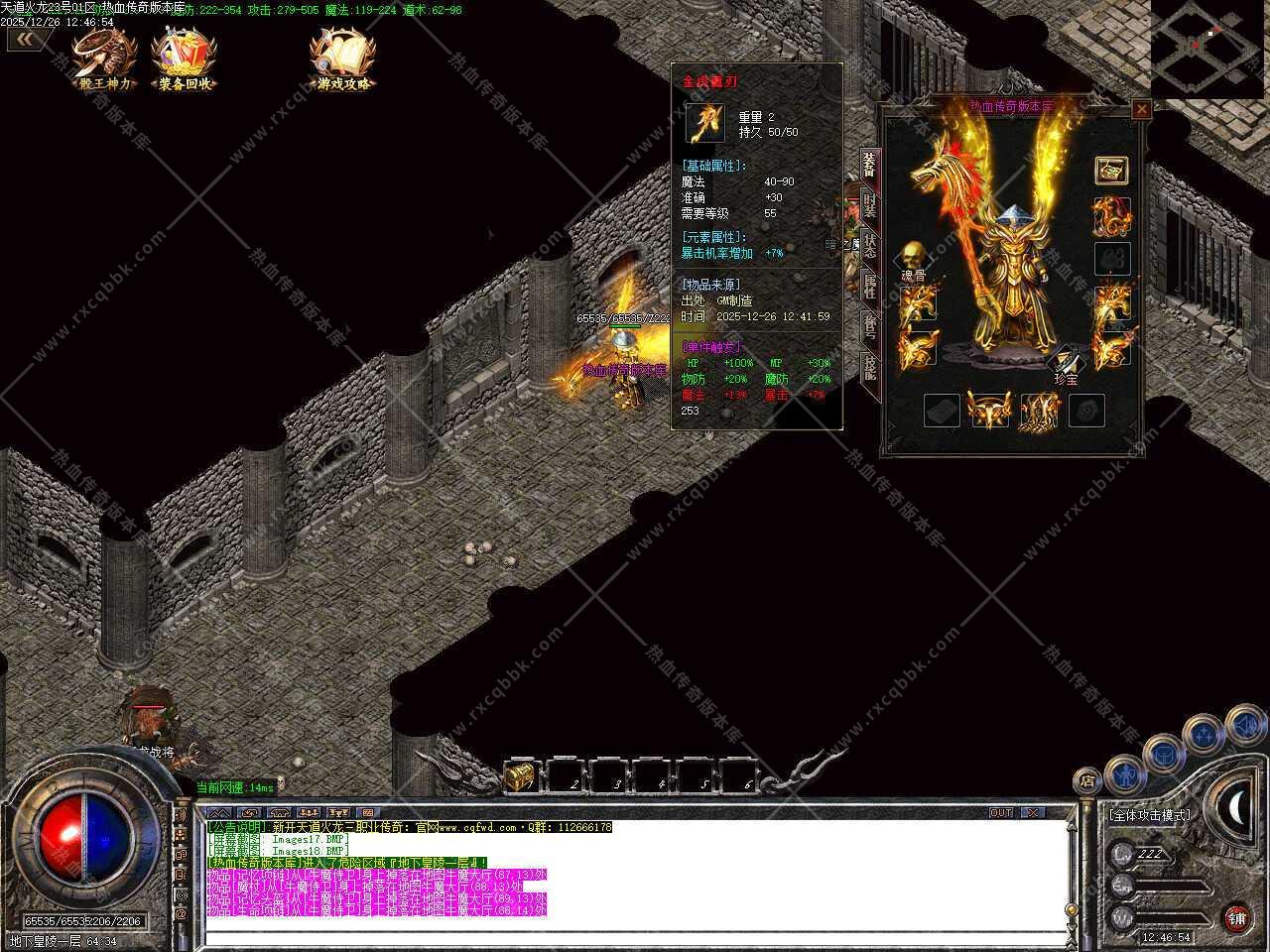
Task: Open the 装备回收 equipment recycle icon
Action: (x=185, y=59)
